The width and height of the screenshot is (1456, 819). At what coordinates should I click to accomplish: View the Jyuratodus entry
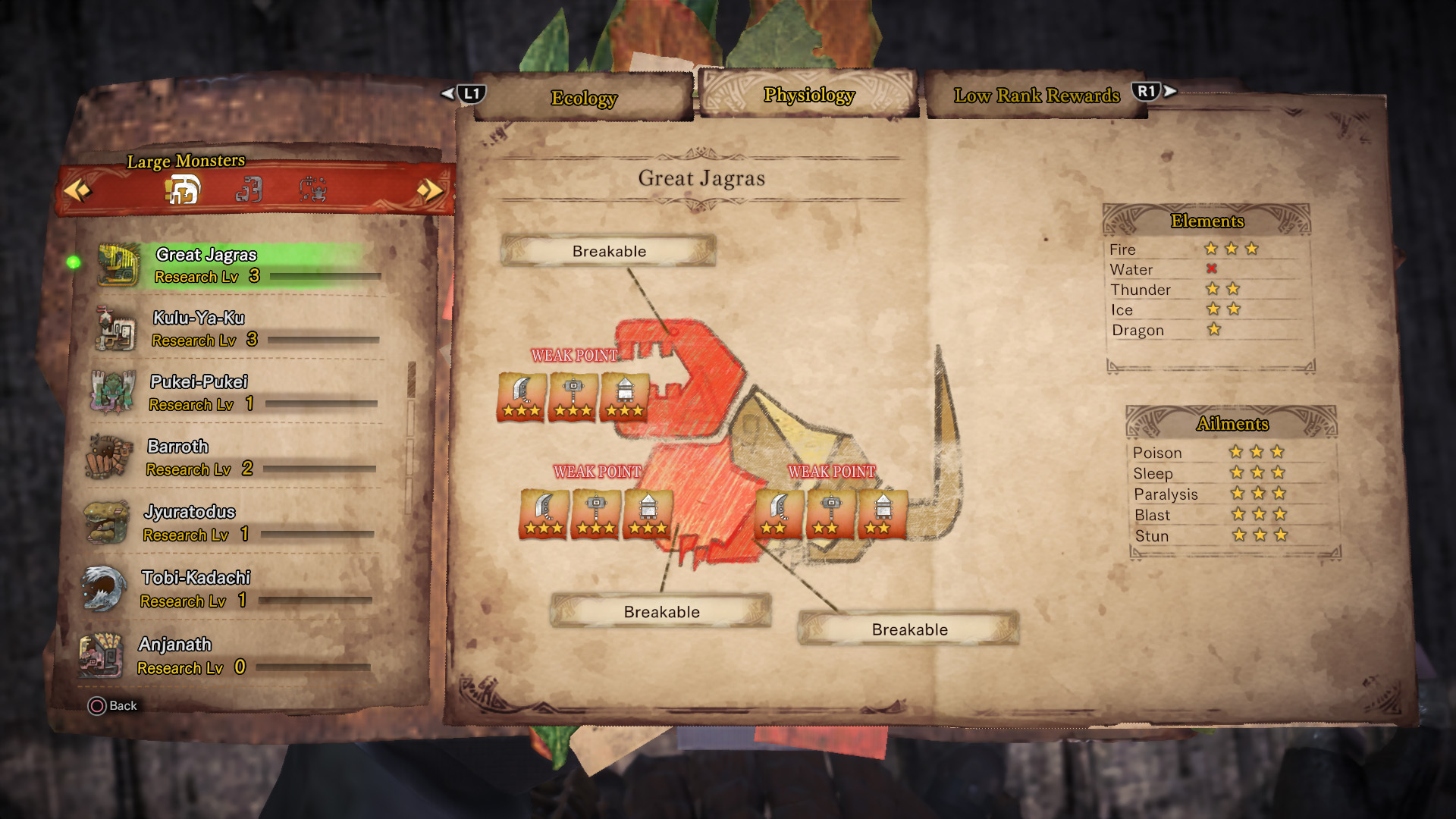(x=227, y=522)
